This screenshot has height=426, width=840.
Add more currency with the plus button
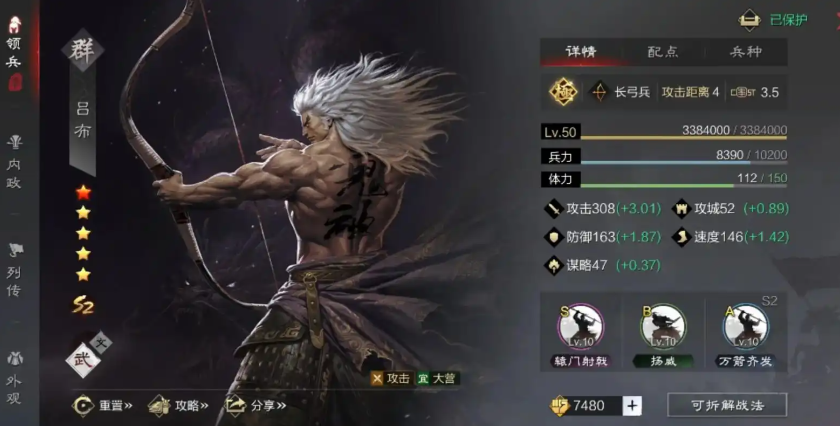[631, 405]
